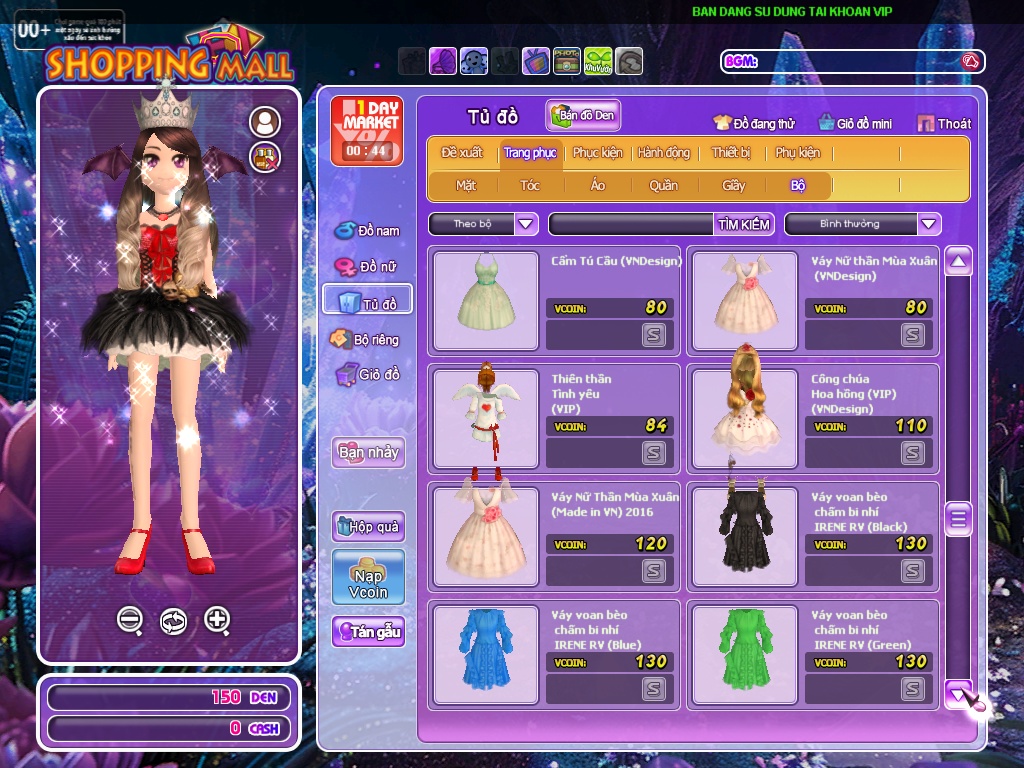Switch to the Phụ kiện tab
This screenshot has height=768, width=1024.
pyautogui.click(x=797, y=153)
